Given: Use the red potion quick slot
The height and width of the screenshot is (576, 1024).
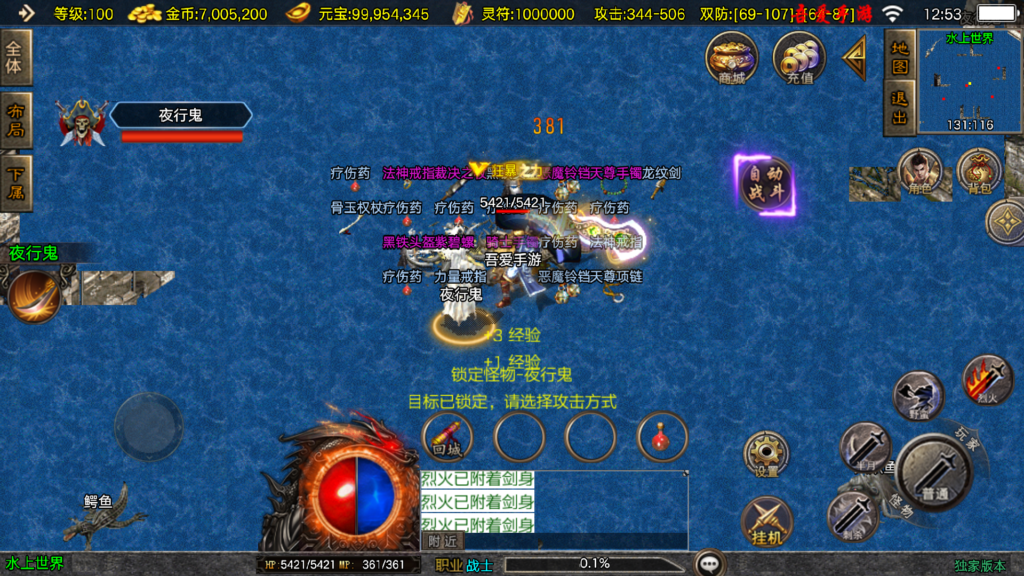Looking at the screenshot, I should (x=662, y=437).
